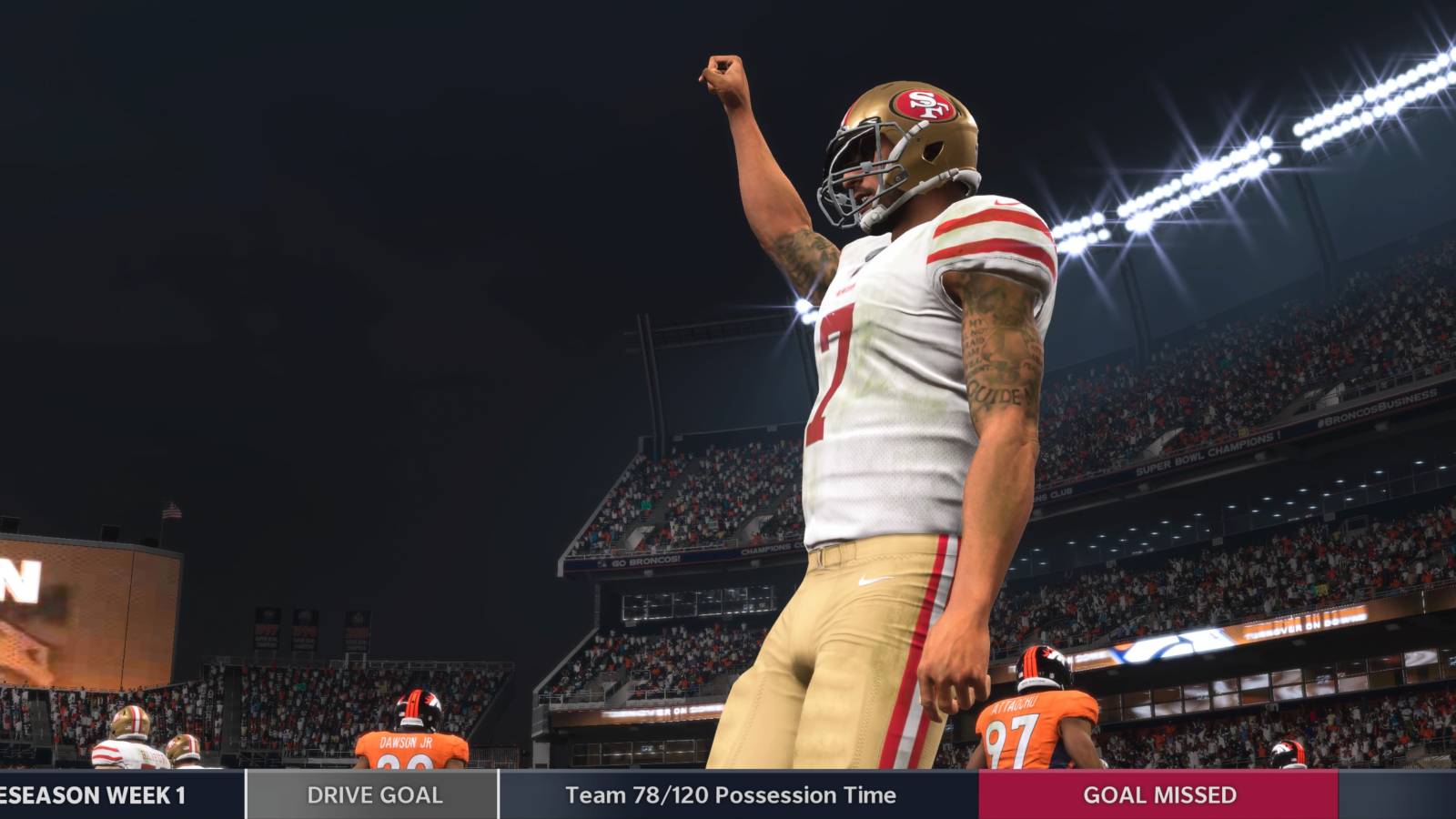Click the SEASON WEEK 1 segment

[91, 794]
